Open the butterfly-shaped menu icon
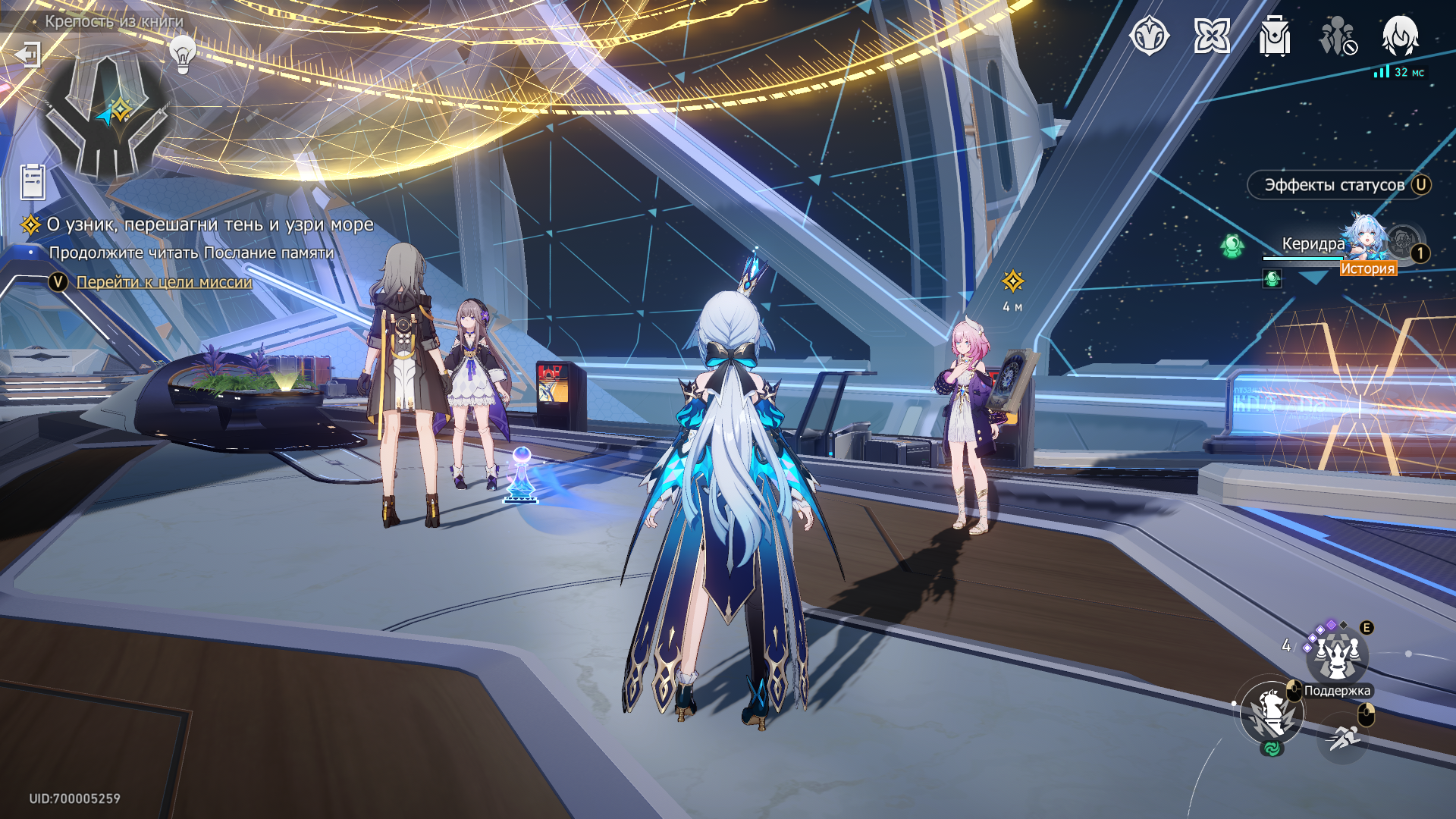This screenshot has height=819, width=1456. [1211, 36]
